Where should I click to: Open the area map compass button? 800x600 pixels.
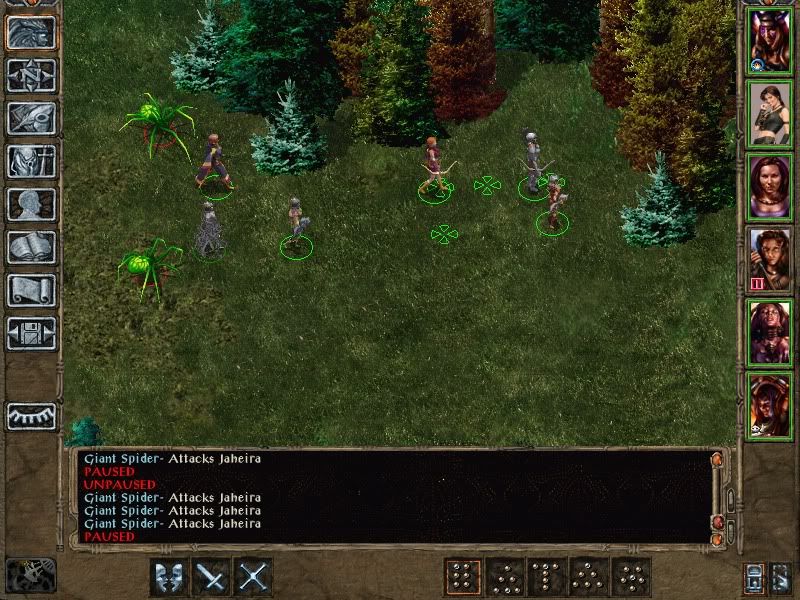(x=31, y=75)
